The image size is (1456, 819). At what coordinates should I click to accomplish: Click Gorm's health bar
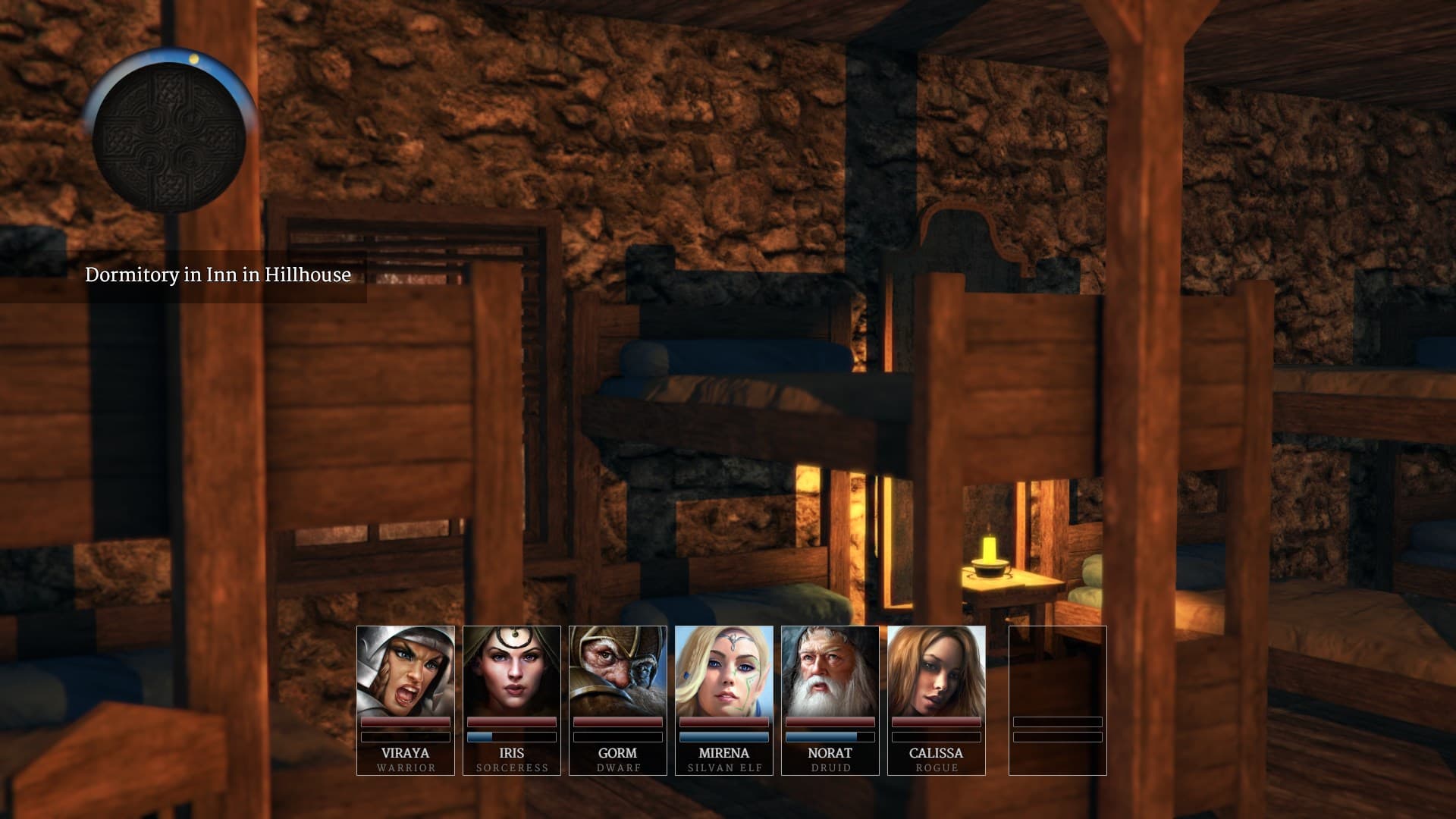(x=617, y=723)
